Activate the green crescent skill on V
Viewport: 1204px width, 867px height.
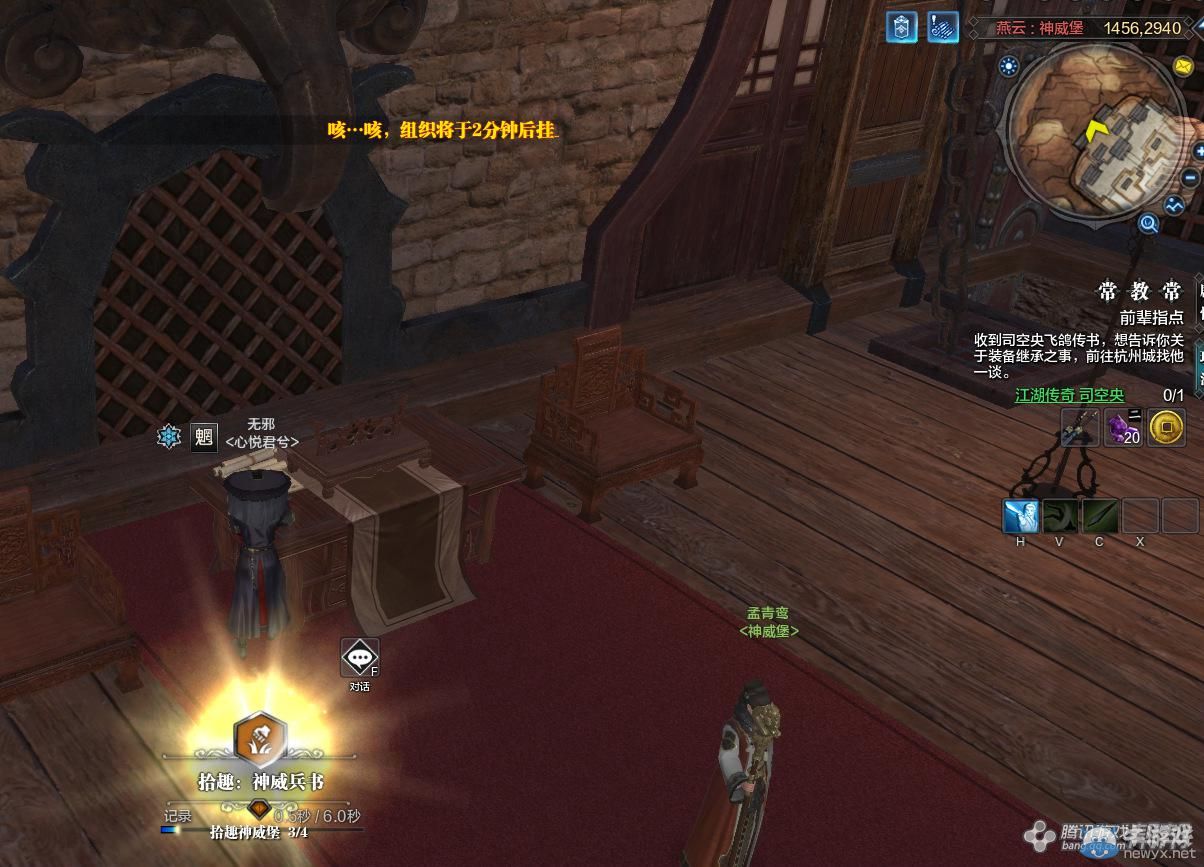pos(1060,517)
